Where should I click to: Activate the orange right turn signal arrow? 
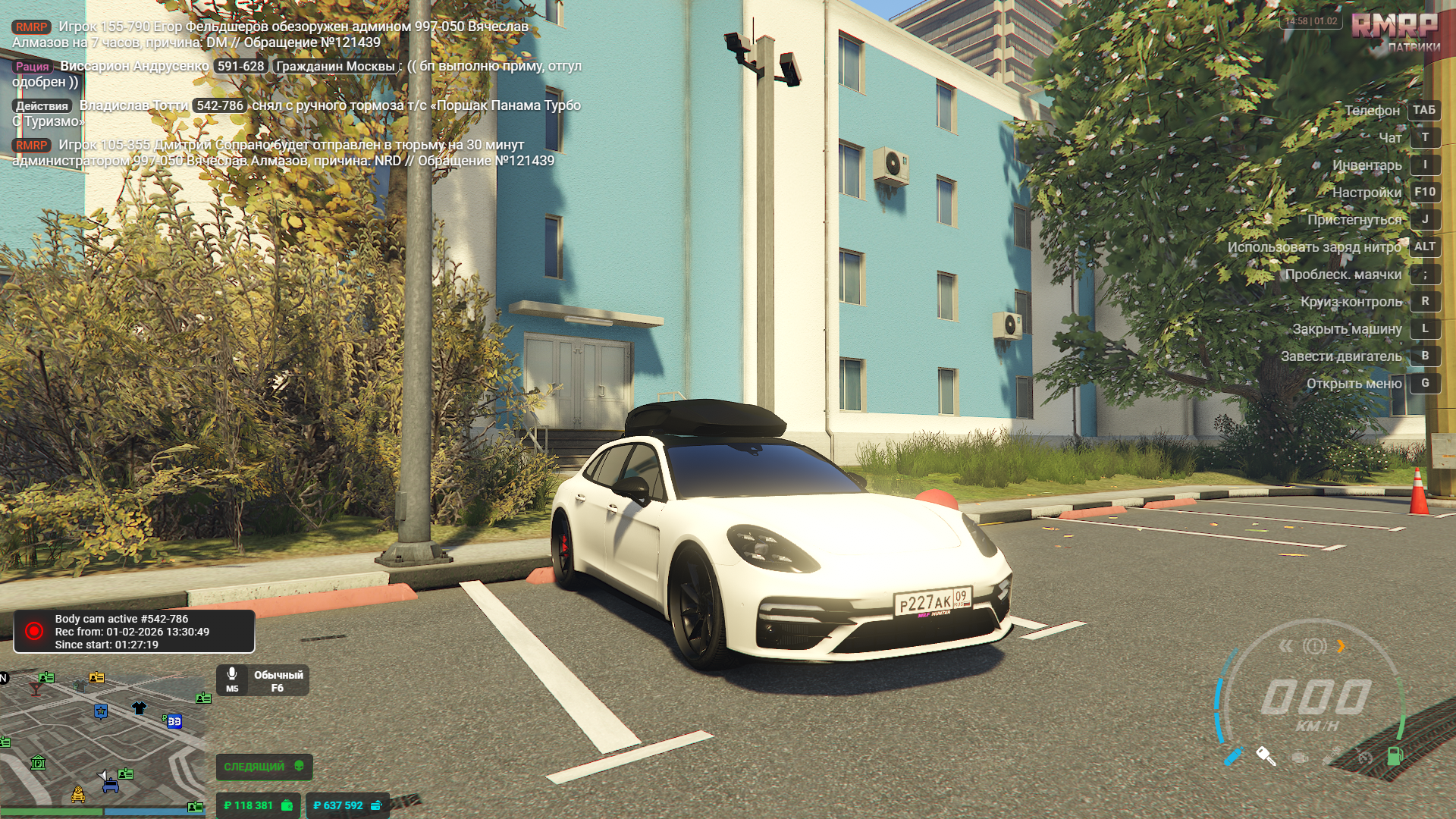tap(1341, 646)
